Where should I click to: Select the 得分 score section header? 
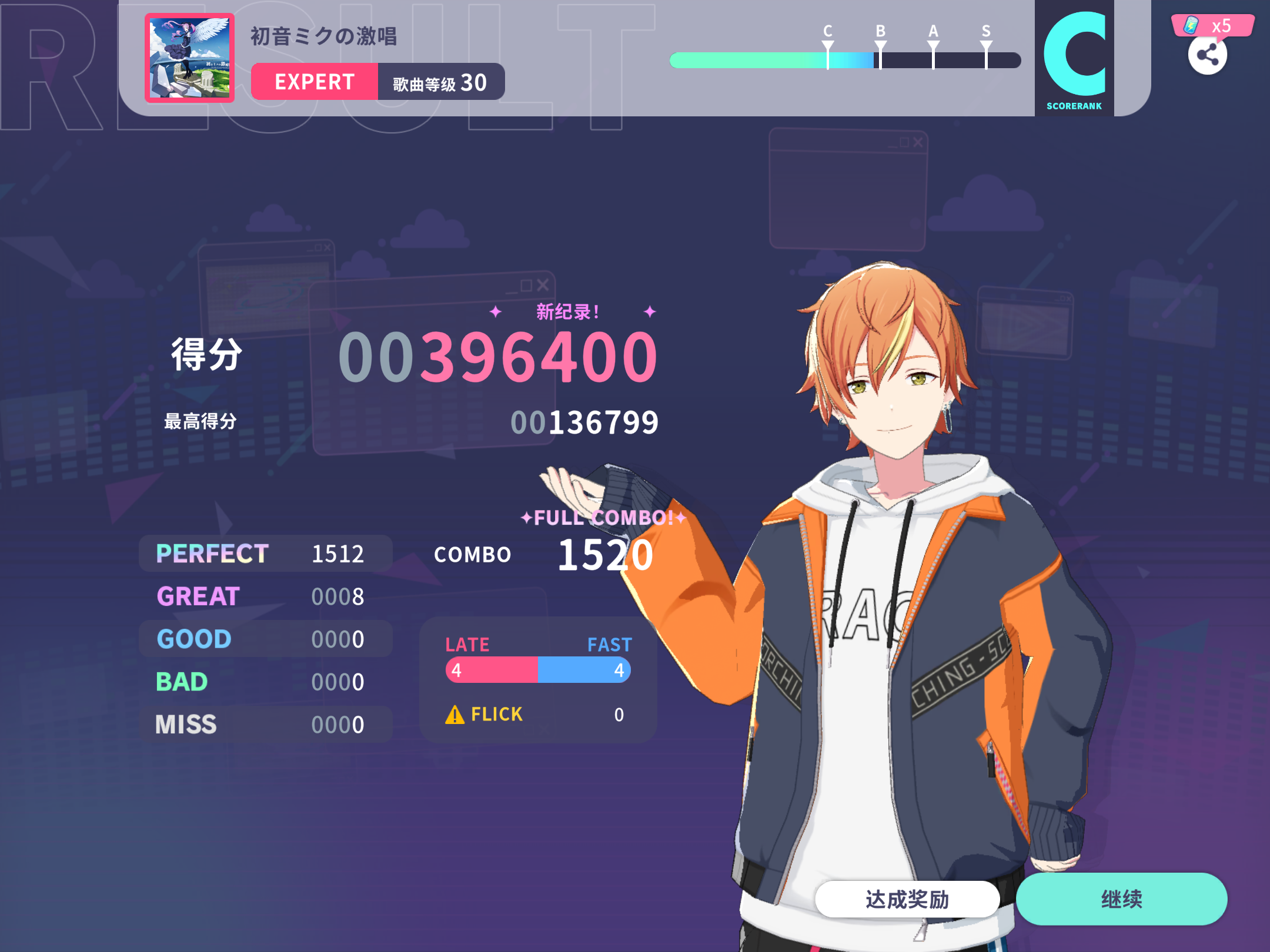point(203,353)
